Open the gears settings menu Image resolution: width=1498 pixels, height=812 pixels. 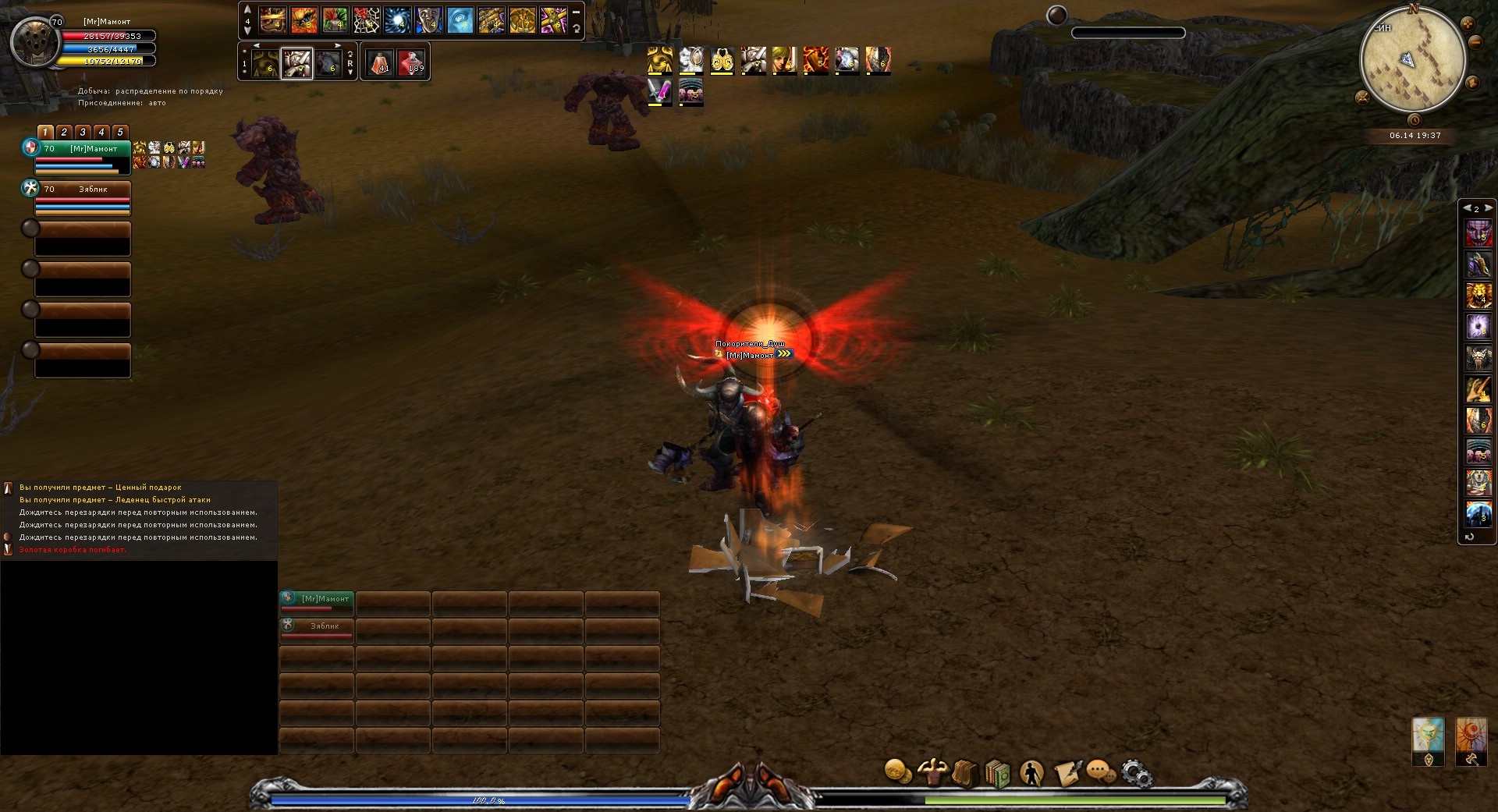point(1136,773)
